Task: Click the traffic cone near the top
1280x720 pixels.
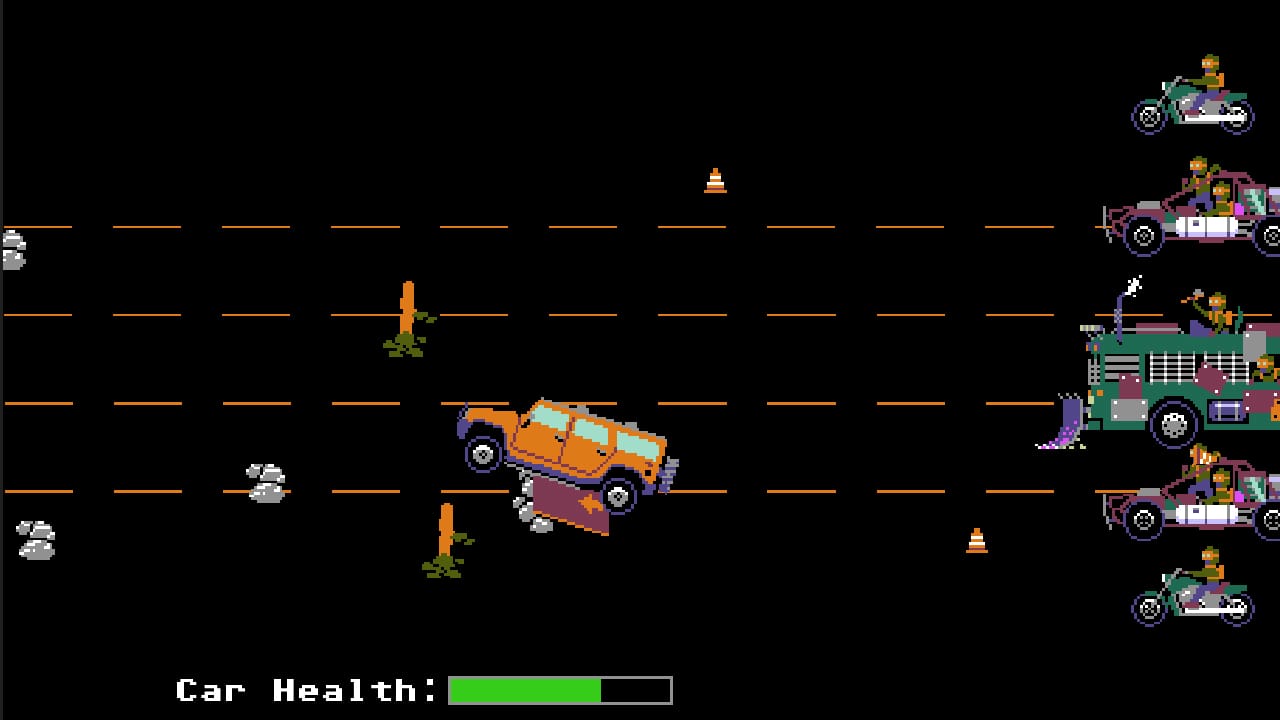Action: coord(714,180)
